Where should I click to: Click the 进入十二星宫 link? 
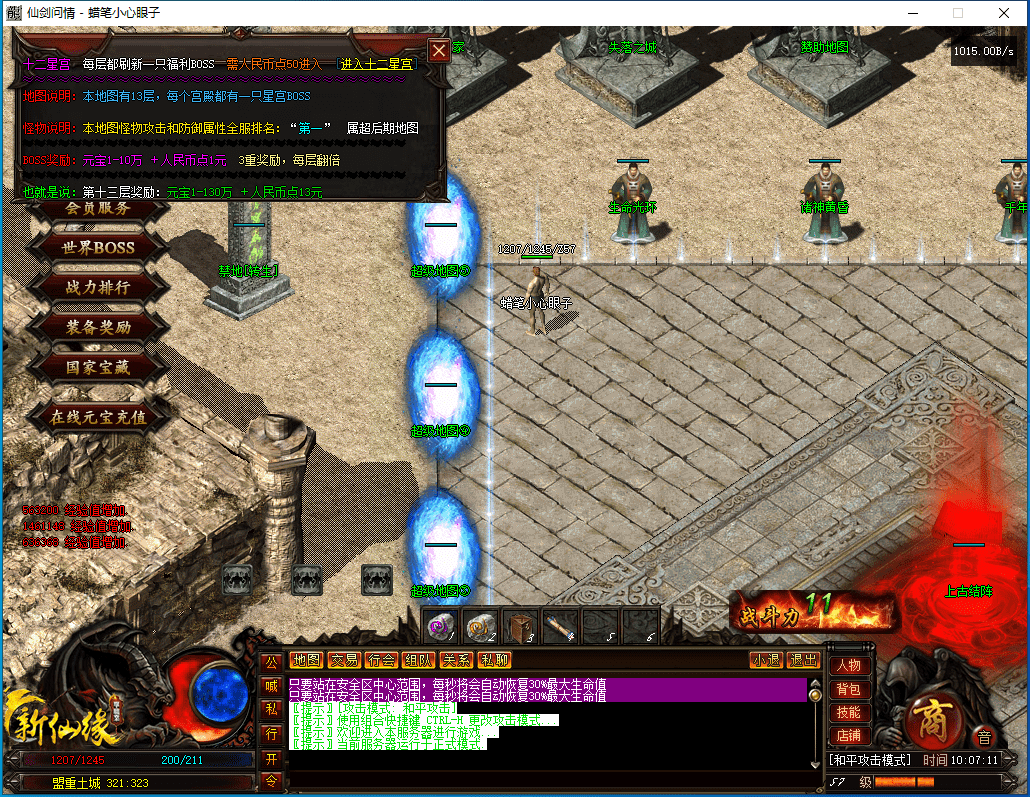pos(377,64)
